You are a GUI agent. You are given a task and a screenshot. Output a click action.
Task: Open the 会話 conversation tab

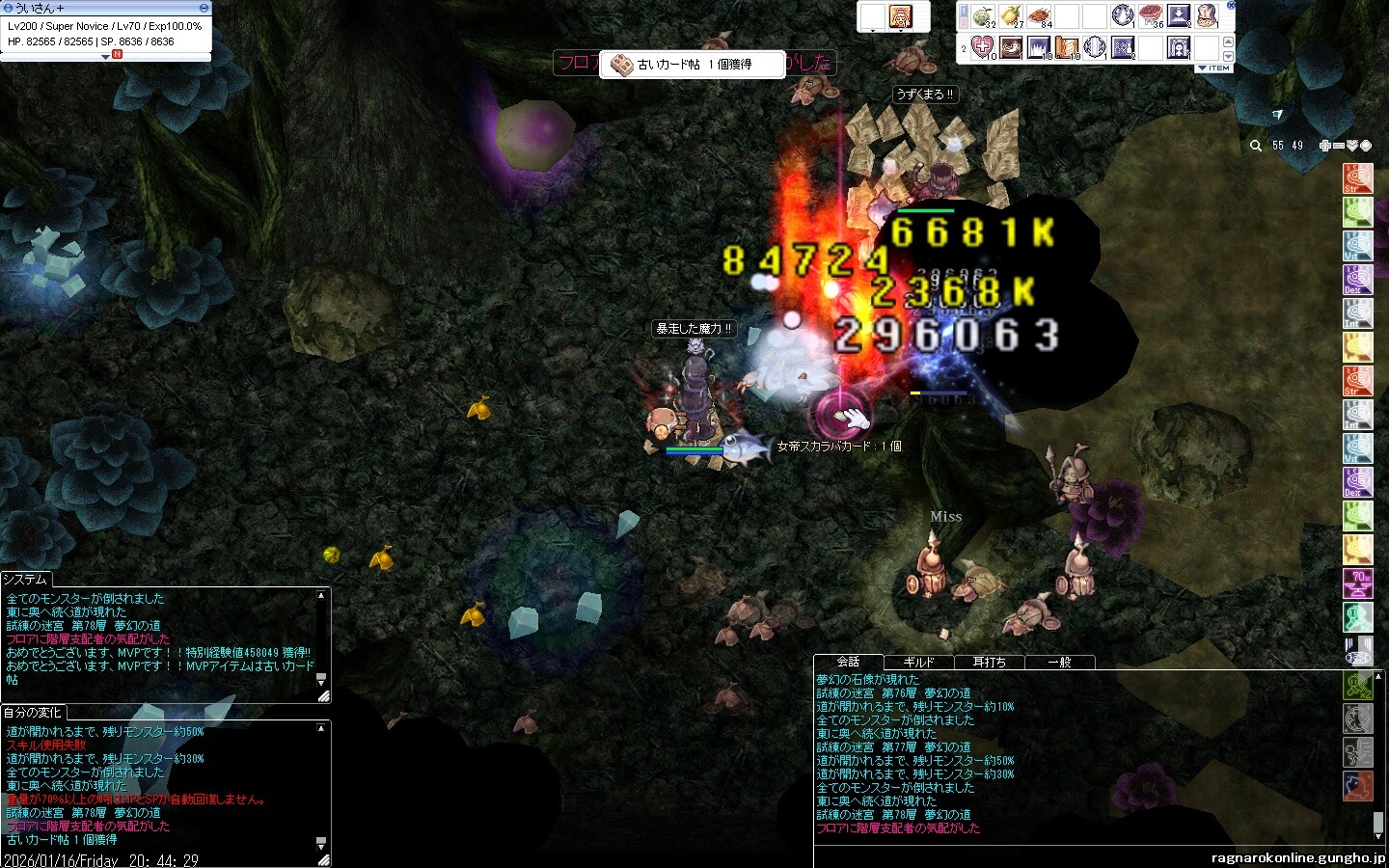[848, 662]
